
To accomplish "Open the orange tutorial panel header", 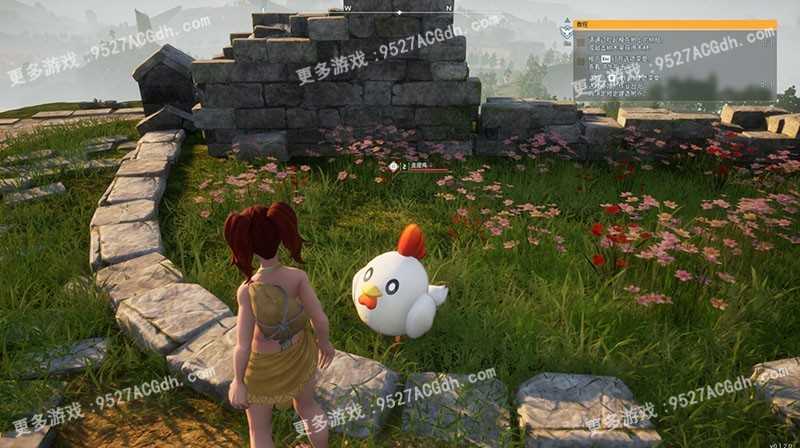I will pos(675,25).
